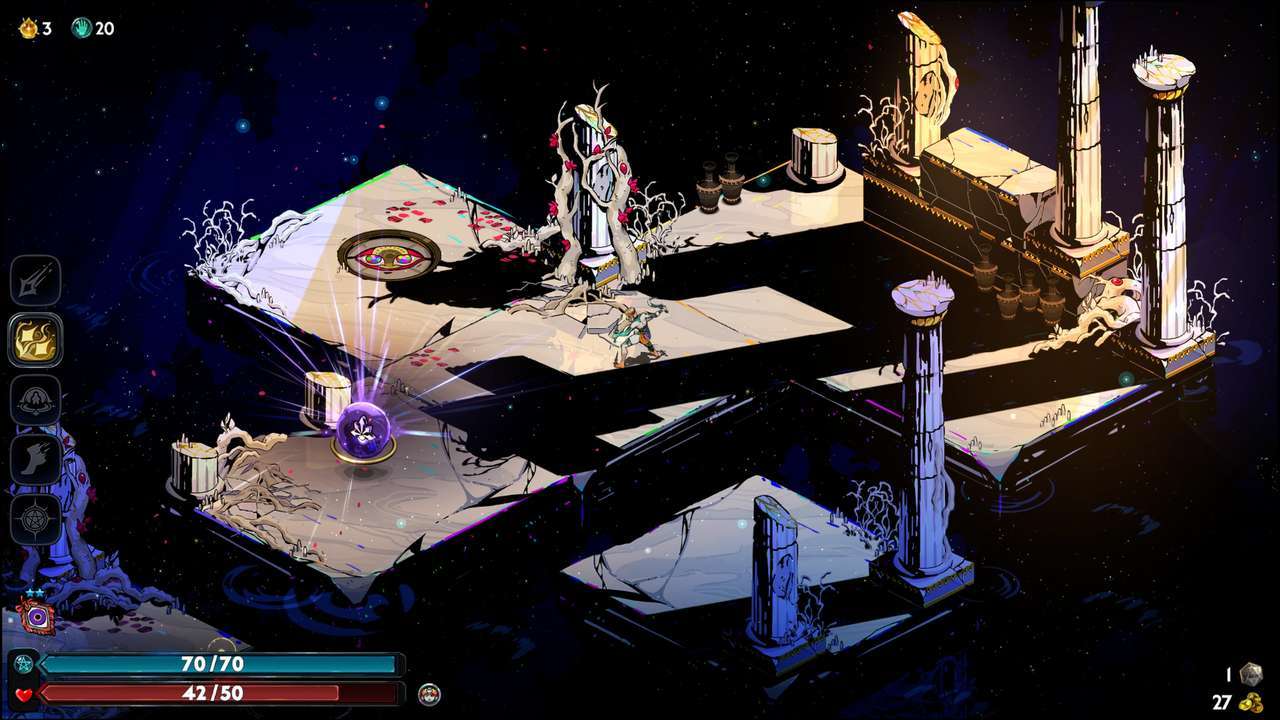The width and height of the screenshot is (1280, 720).
Task: Click the reroll dice icon
Action: (1250, 675)
